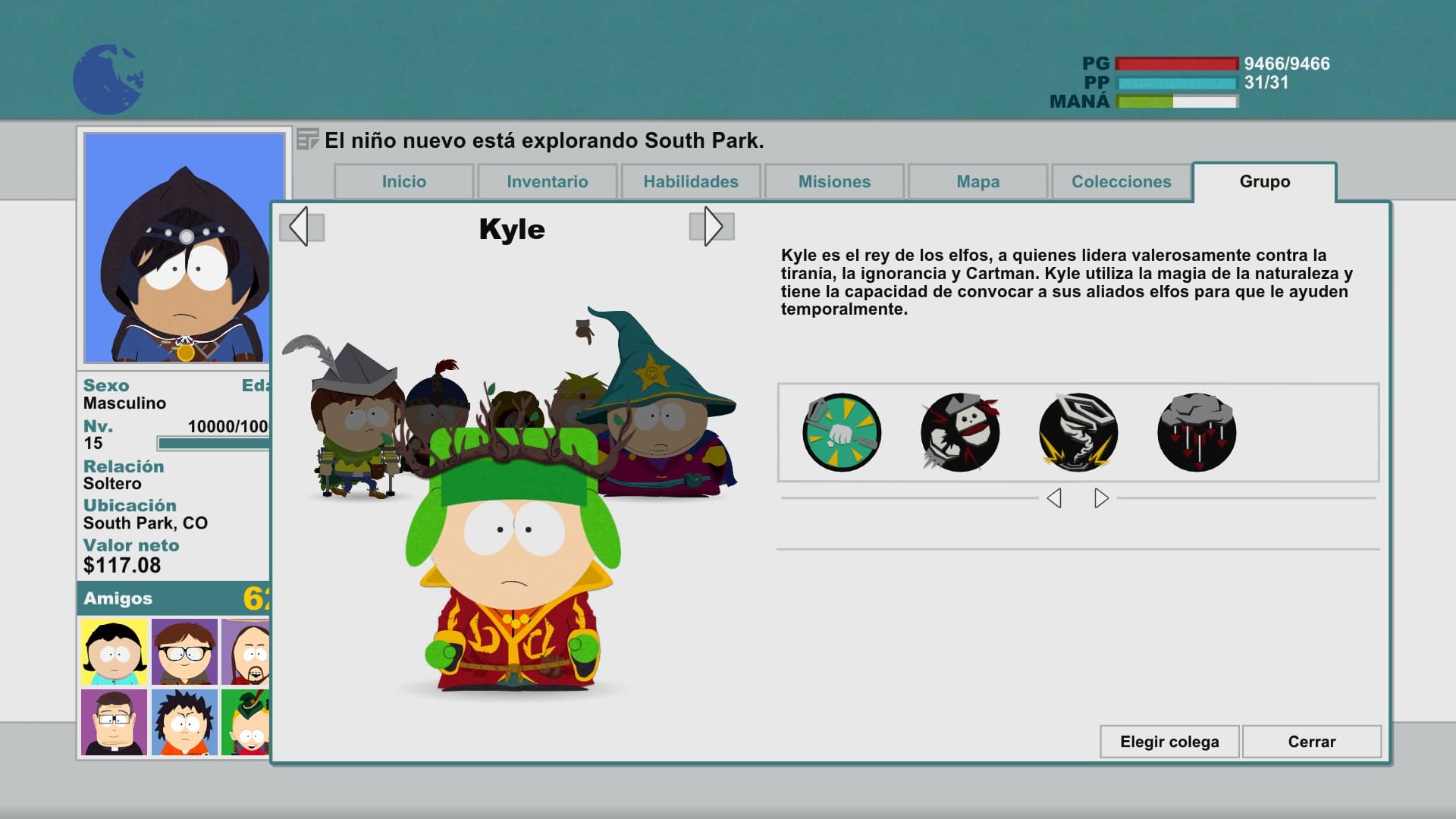Show the Habilidades tab
1456x819 pixels.
tap(690, 182)
